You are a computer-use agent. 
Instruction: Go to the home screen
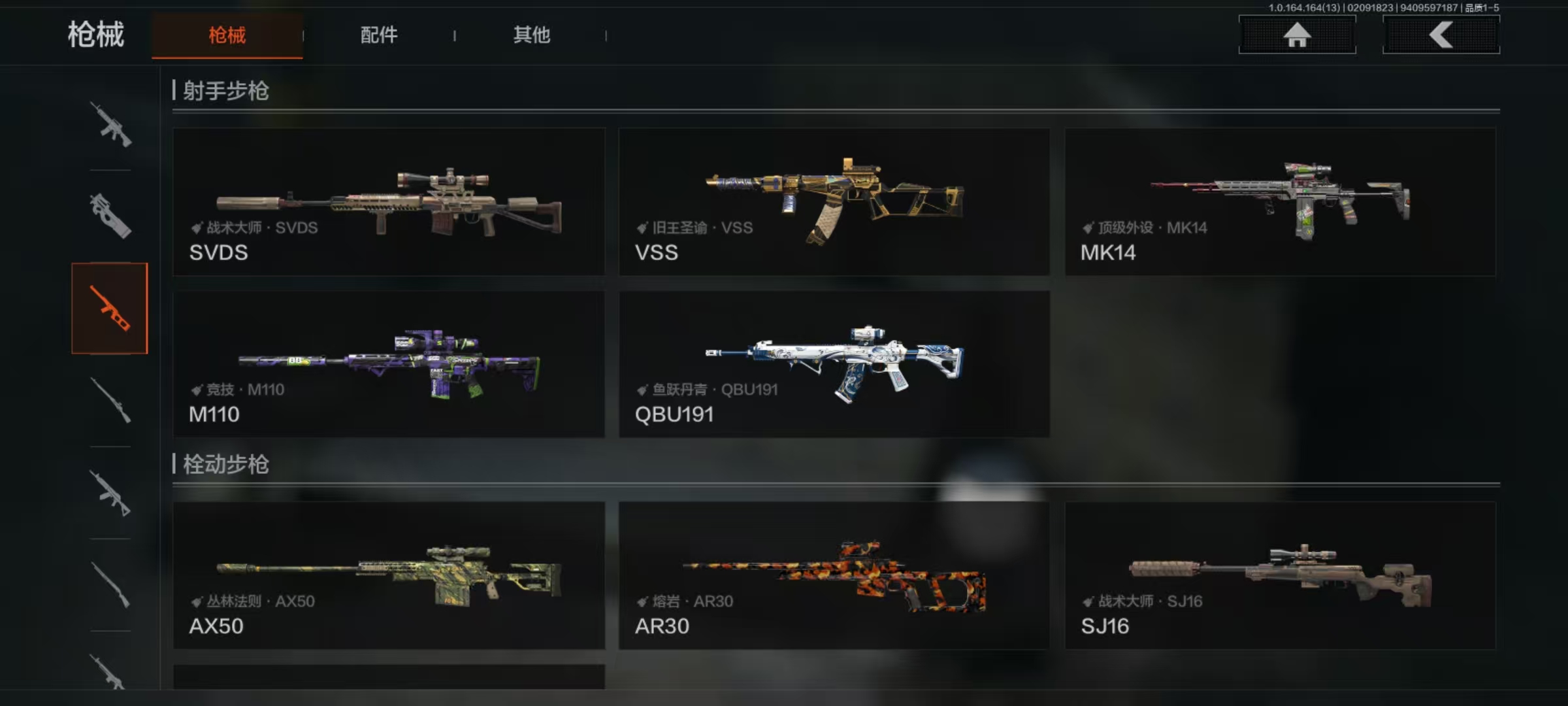pyautogui.click(x=1297, y=35)
